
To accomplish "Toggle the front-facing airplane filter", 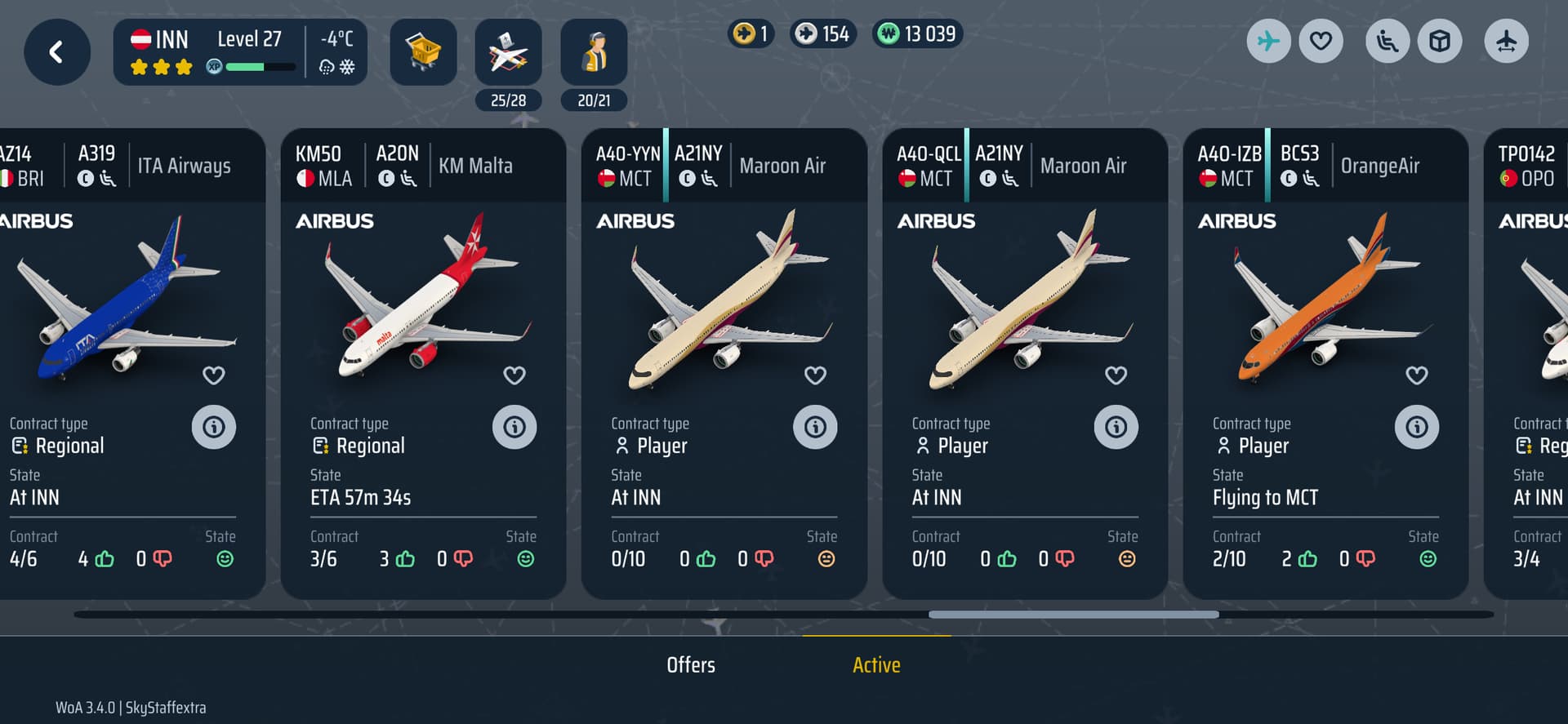I will point(1506,41).
